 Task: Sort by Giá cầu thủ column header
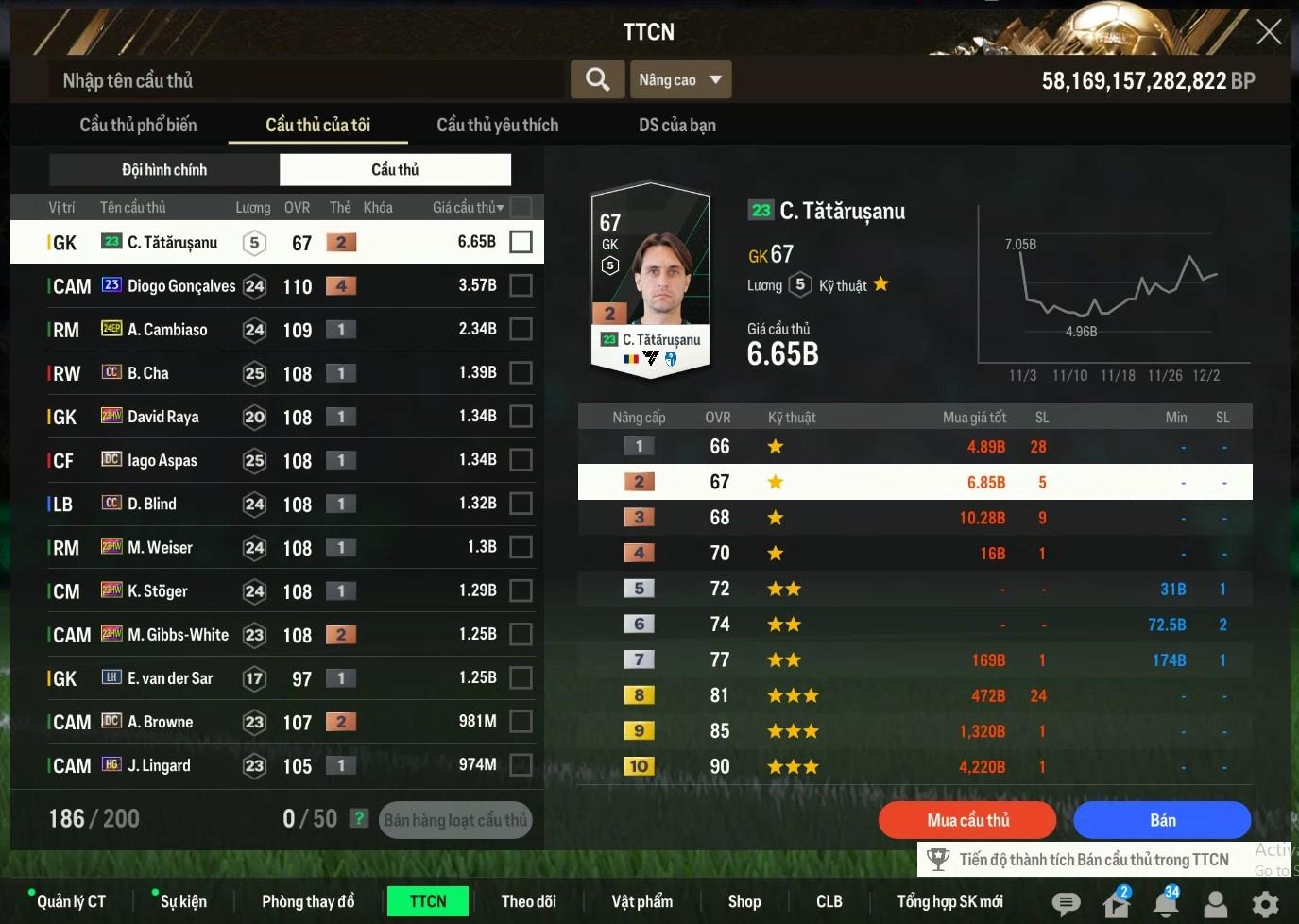pos(468,208)
